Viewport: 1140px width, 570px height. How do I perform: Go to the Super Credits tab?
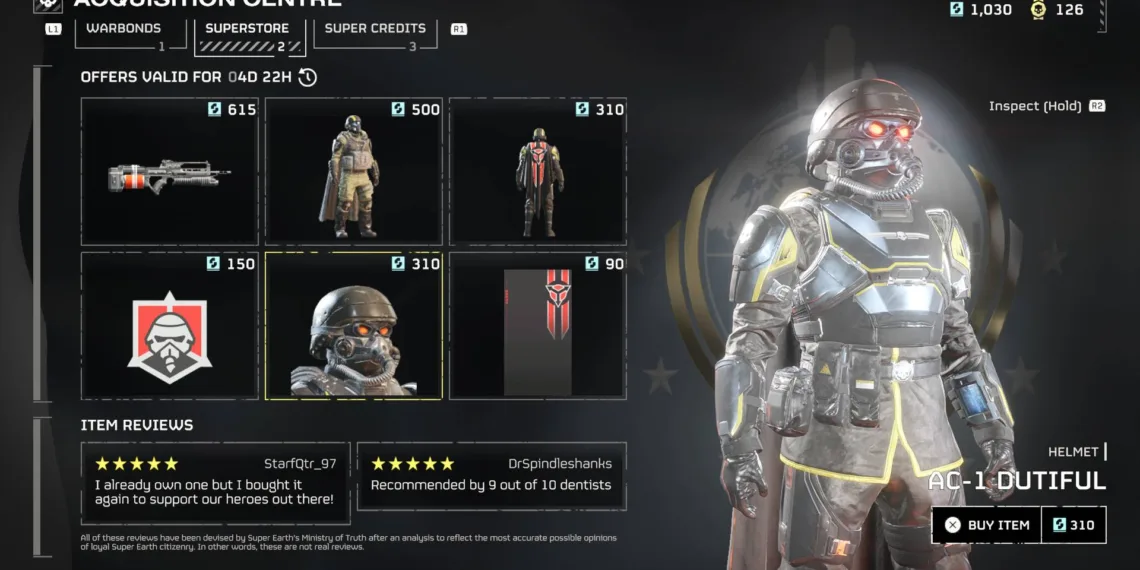[x=375, y=30]
